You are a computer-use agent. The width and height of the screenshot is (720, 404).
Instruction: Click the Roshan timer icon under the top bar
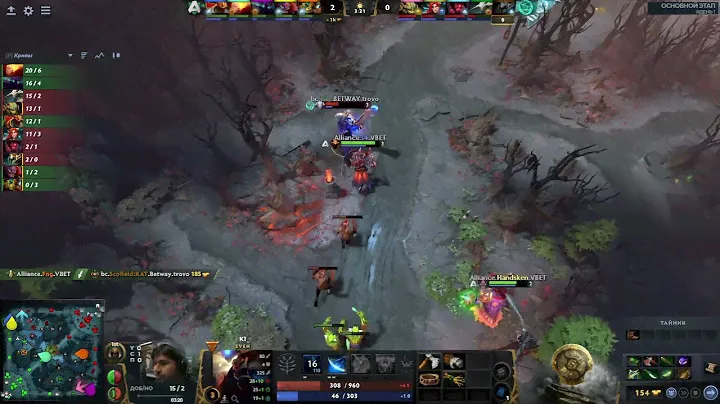[x=505, y=19]
